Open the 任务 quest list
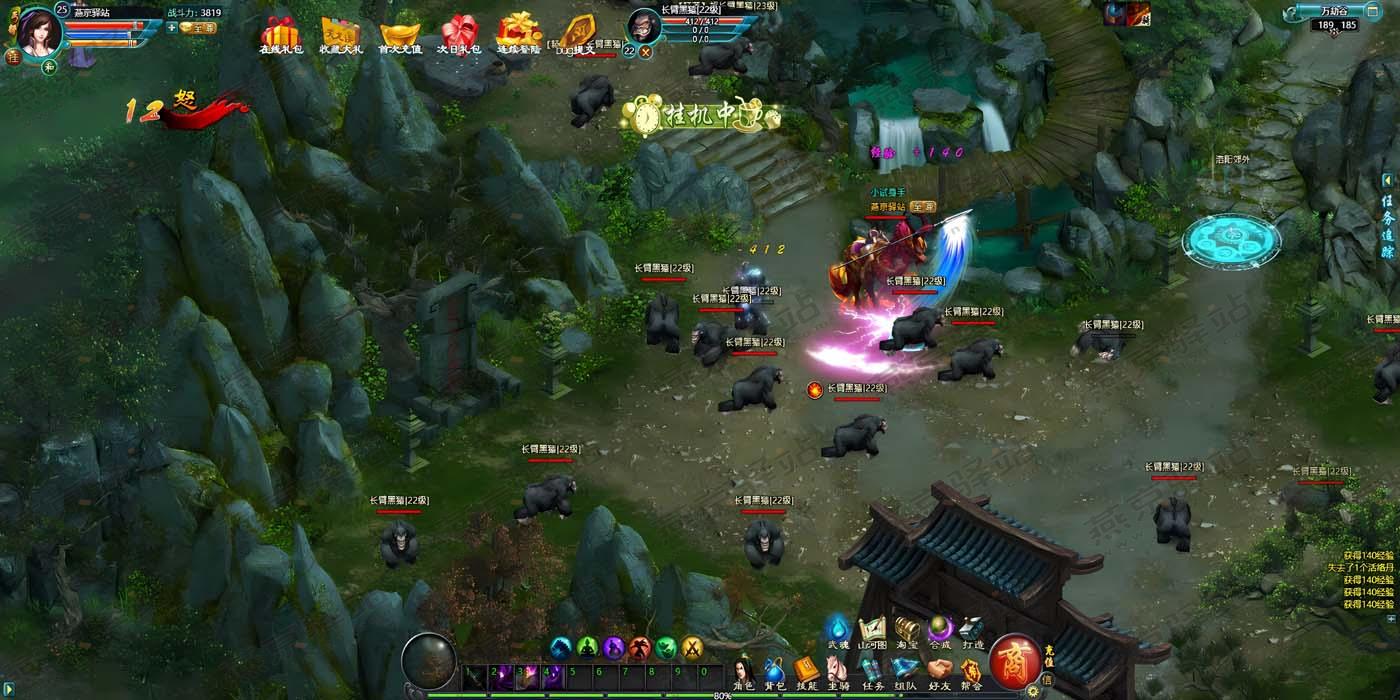This screenshot has height=700, width=1400. [872, 671]
